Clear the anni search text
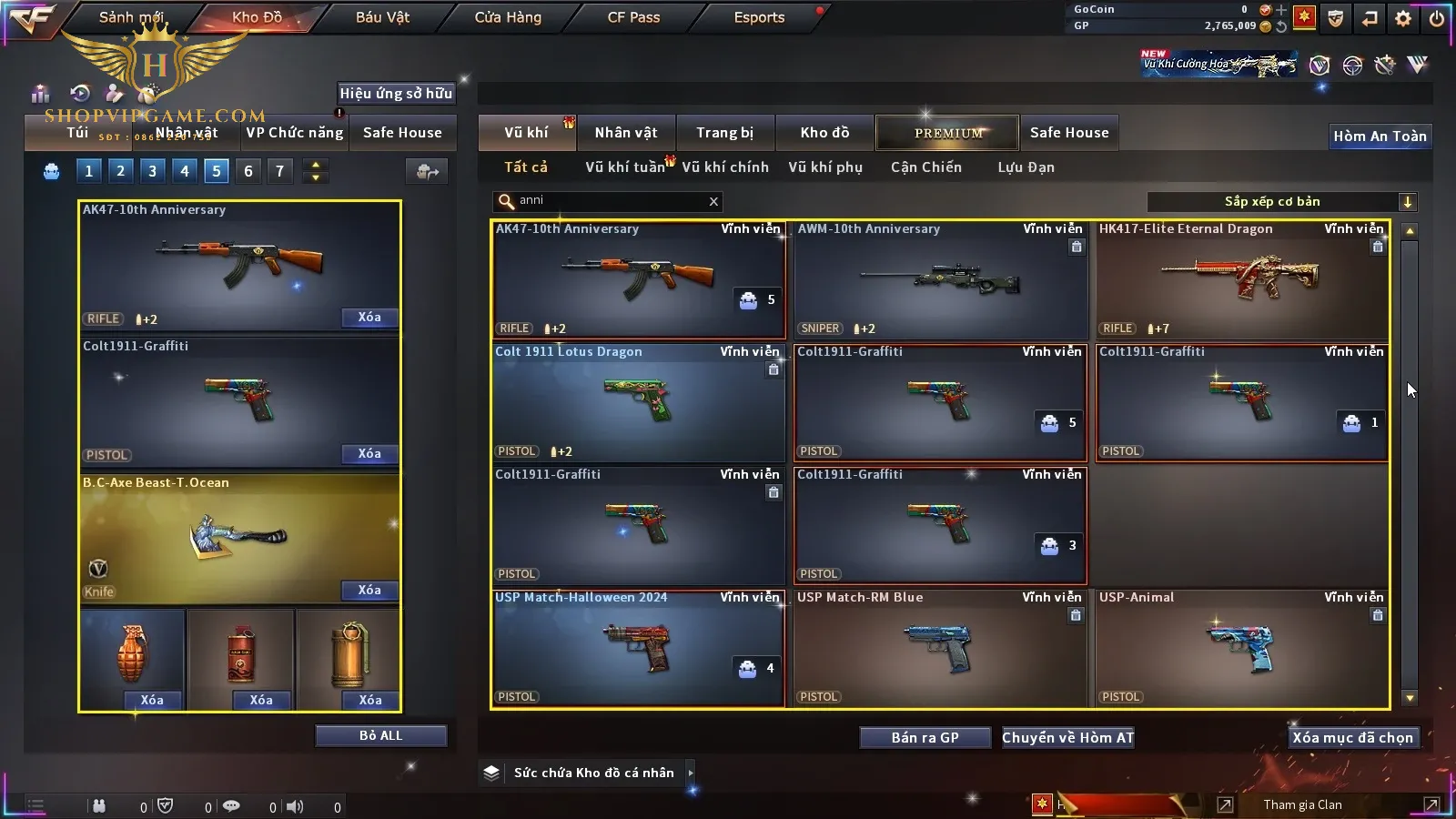The height and width of the screenshot is (819, 1456). [713, 202]
